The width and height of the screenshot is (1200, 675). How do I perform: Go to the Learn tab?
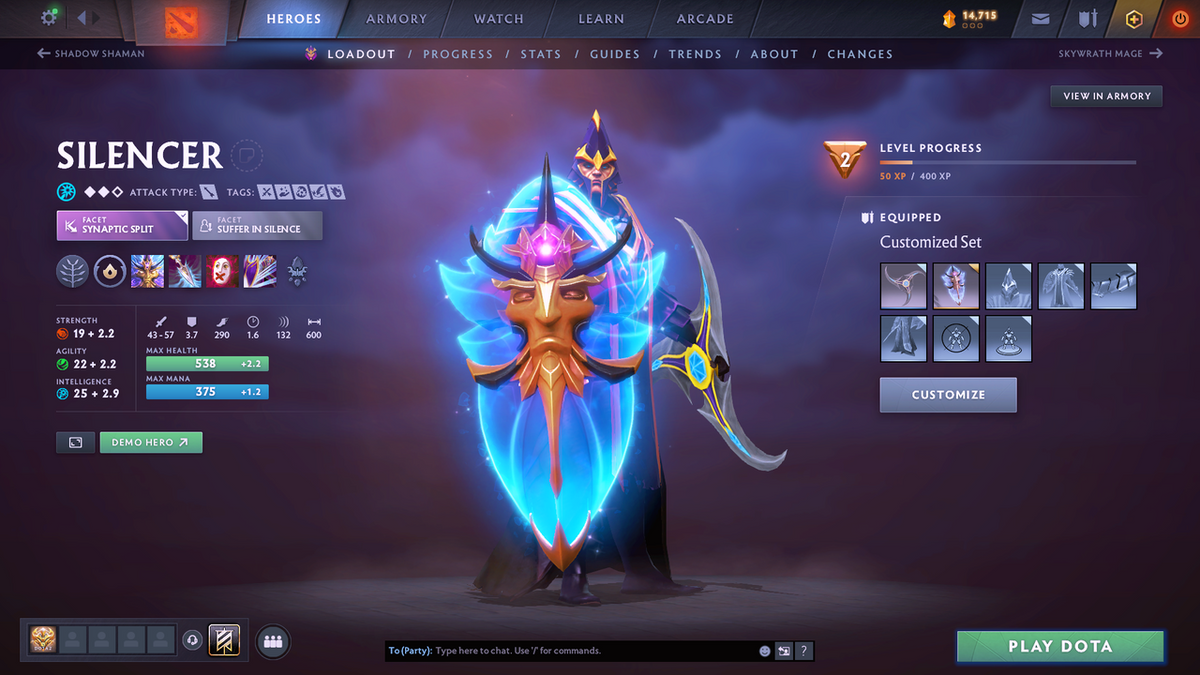[x=601, y=19]
